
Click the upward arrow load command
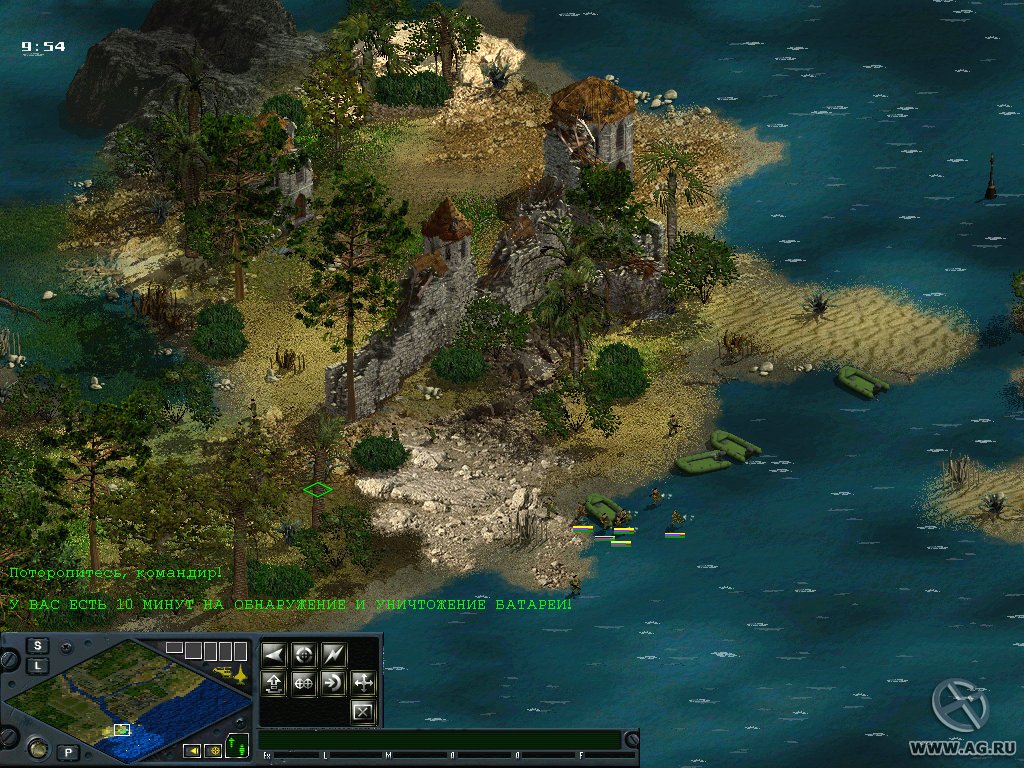(274, 684)
